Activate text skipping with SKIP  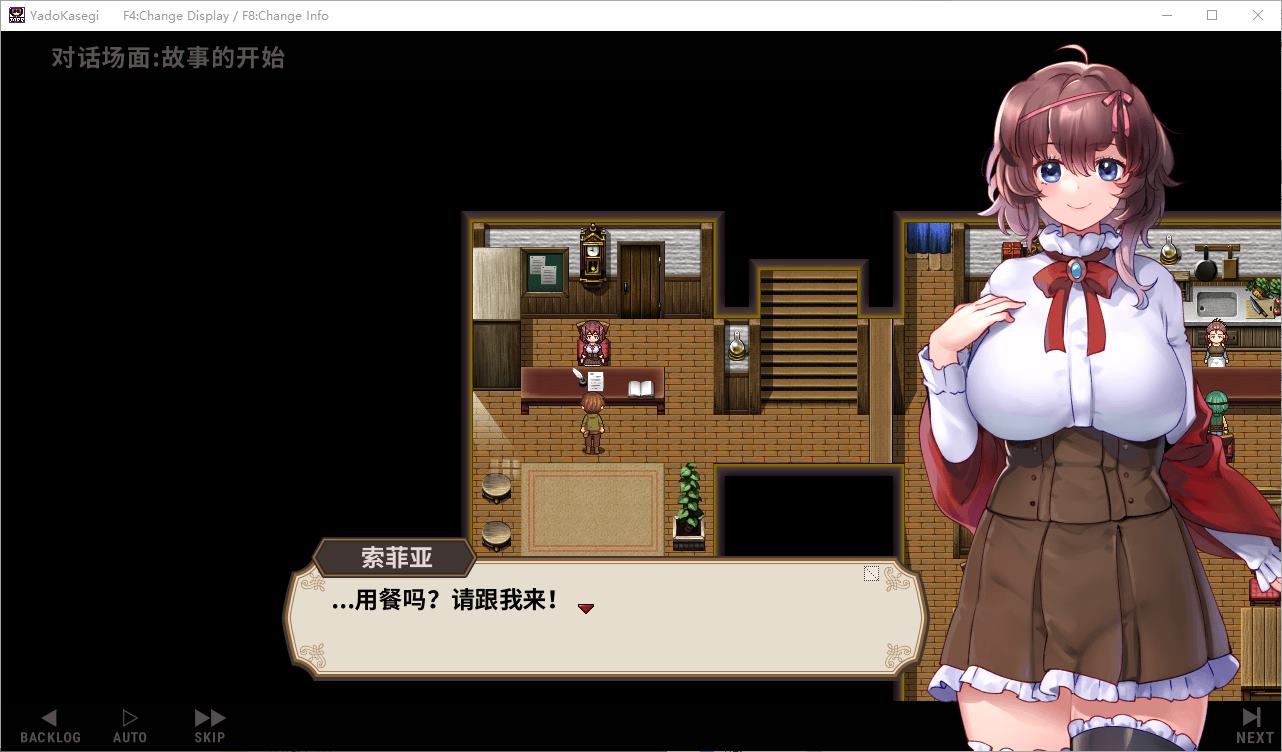click(209, 724)
